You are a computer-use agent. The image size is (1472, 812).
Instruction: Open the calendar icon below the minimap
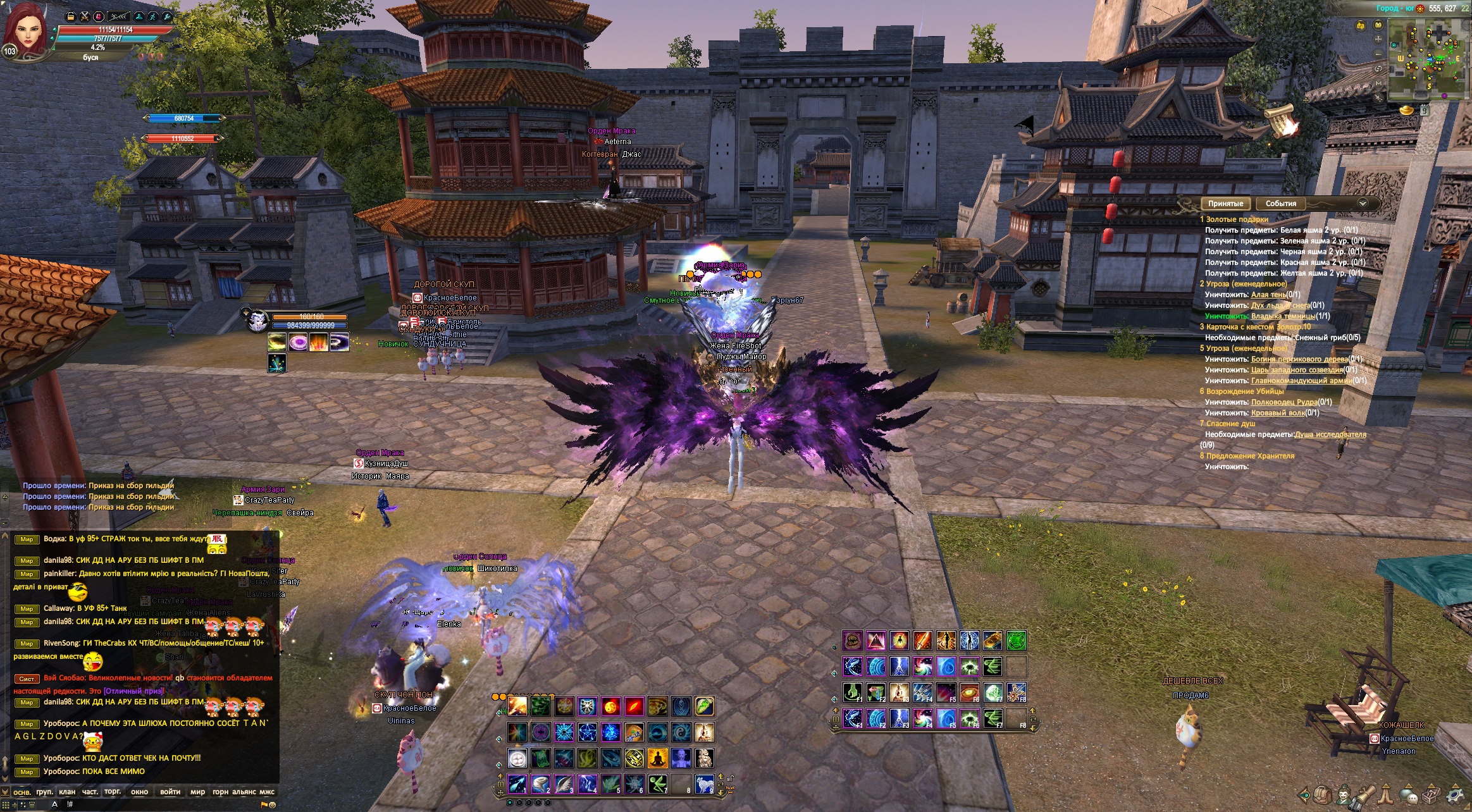click(x=1425, y=110)
